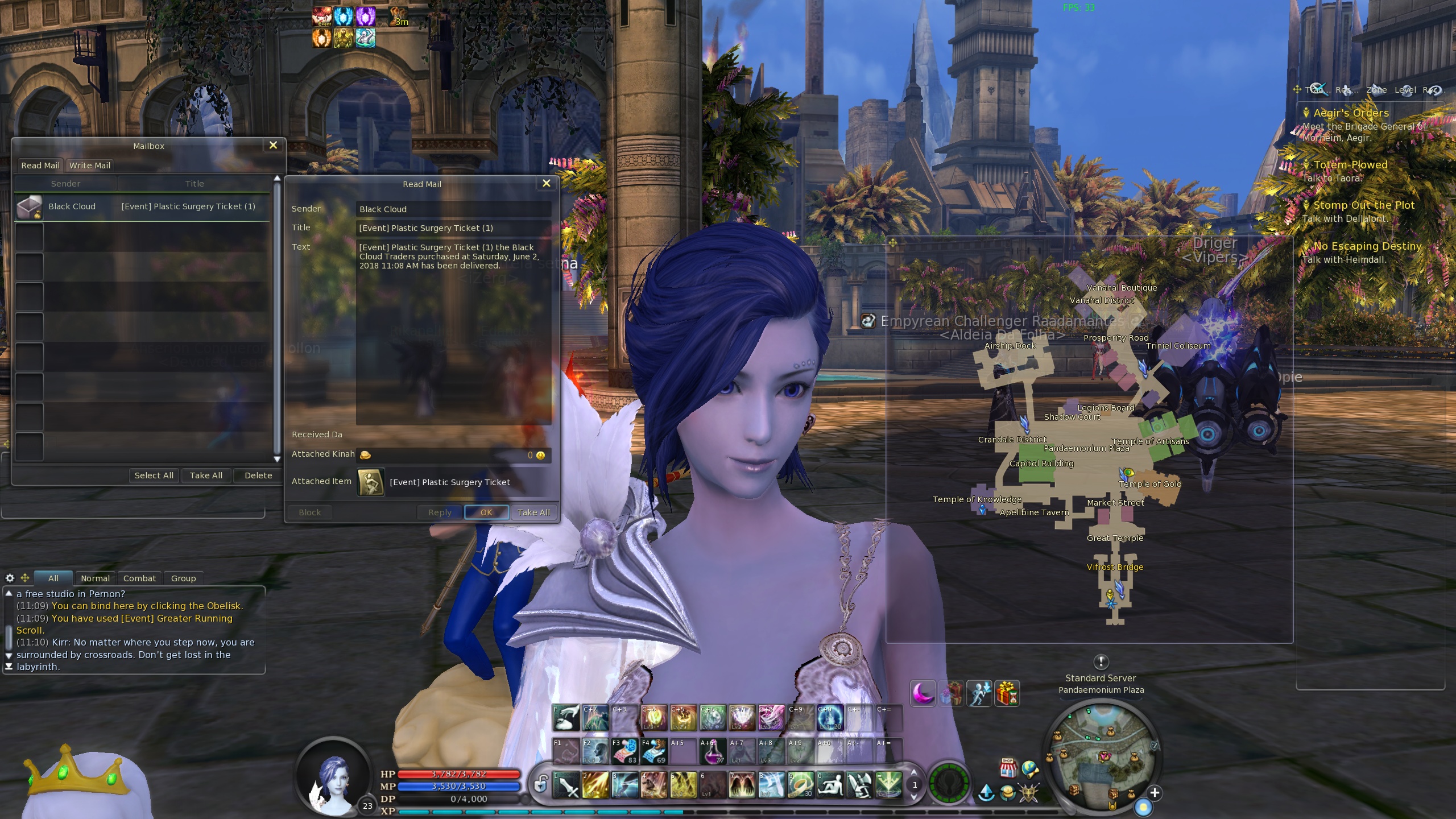Image resolution: width=1456 pixels, height=819 pixels.
Task: Switch to the Group chat tab
Action: pyautogui.click(x=183, y=578)
